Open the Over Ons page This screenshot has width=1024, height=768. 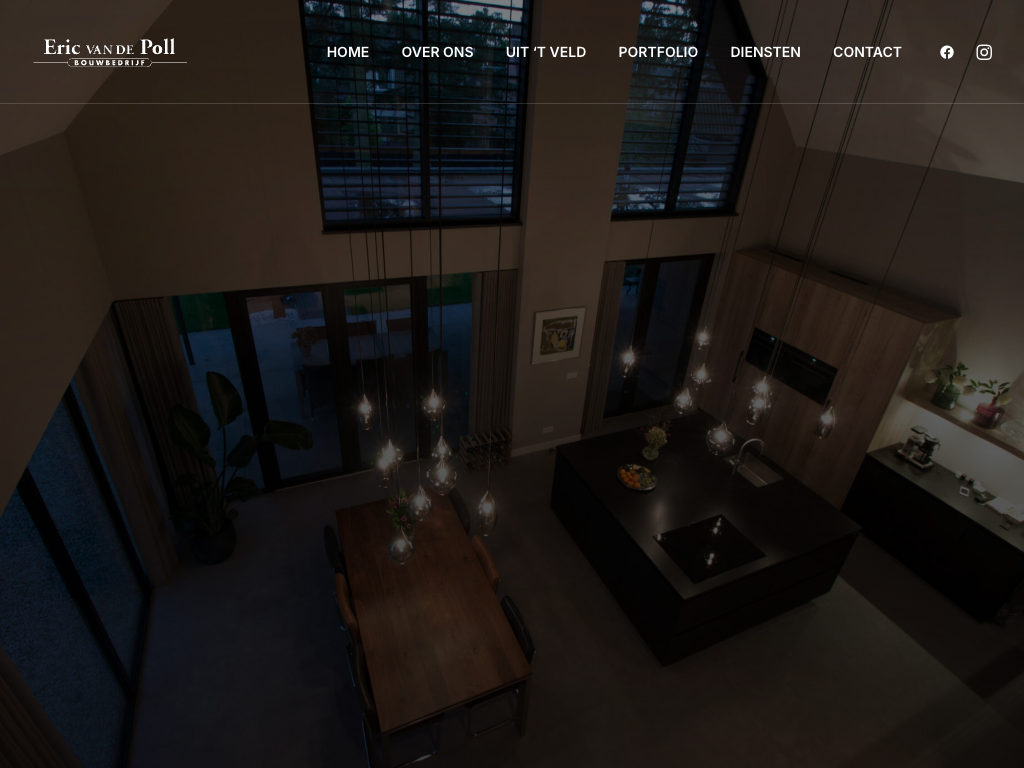pos(437,52)
